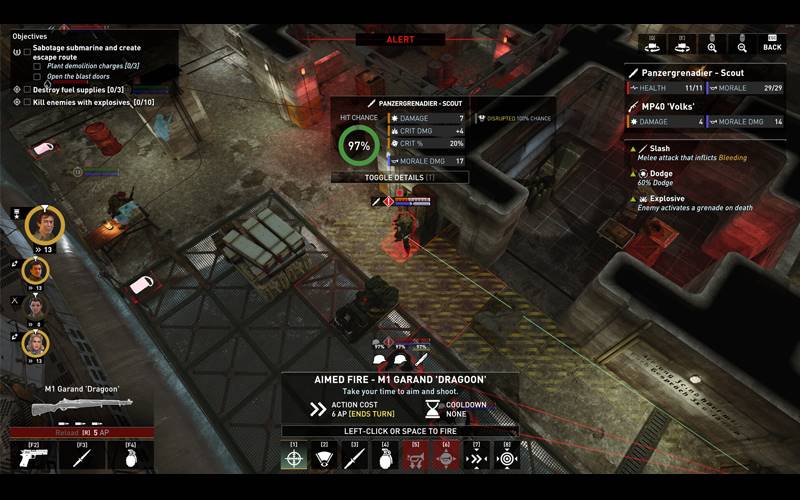Activate the overwatch cone ability
Screen dimensions: 800x500
pos(324,457)
